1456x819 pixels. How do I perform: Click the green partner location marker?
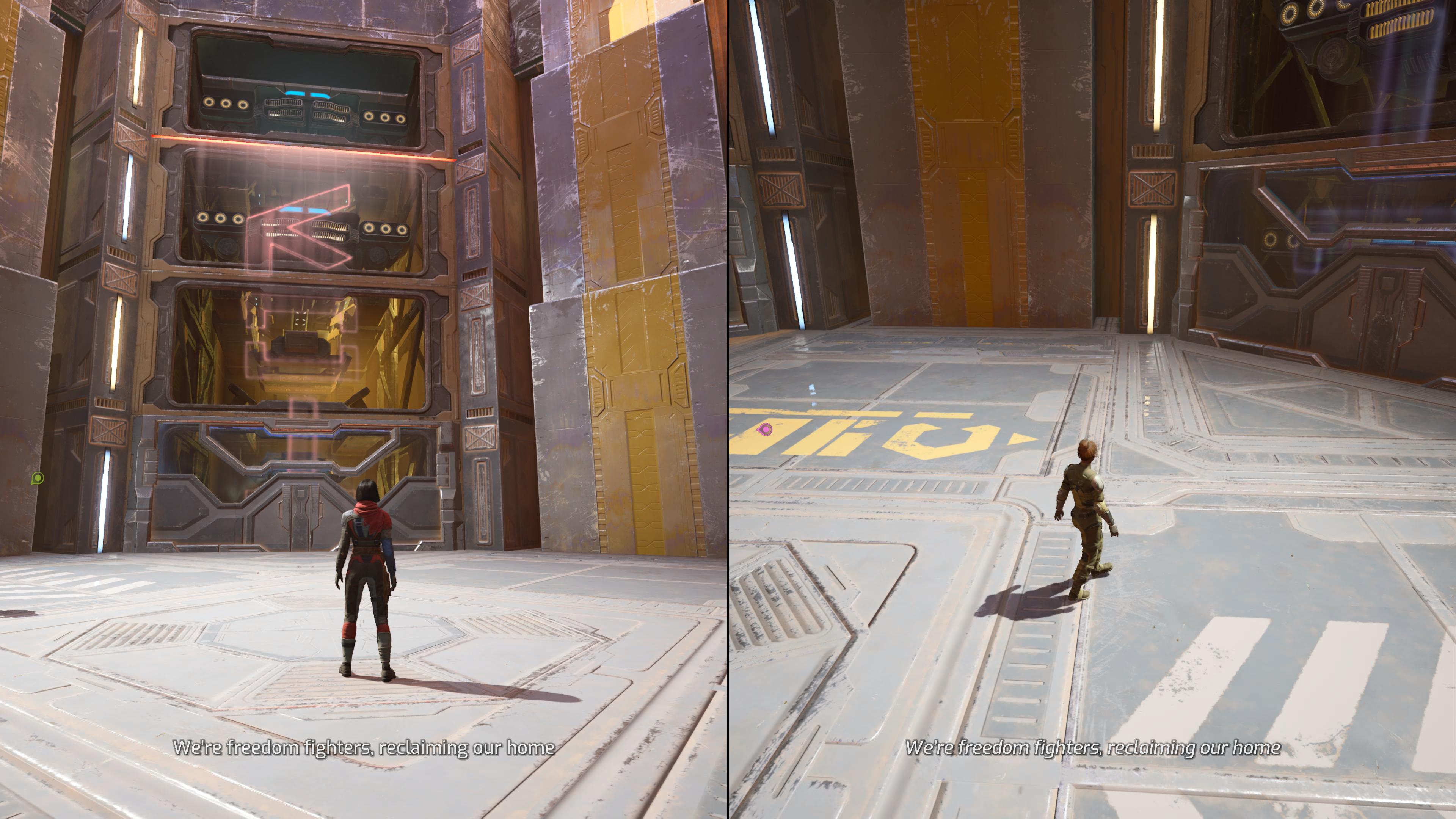37,478
